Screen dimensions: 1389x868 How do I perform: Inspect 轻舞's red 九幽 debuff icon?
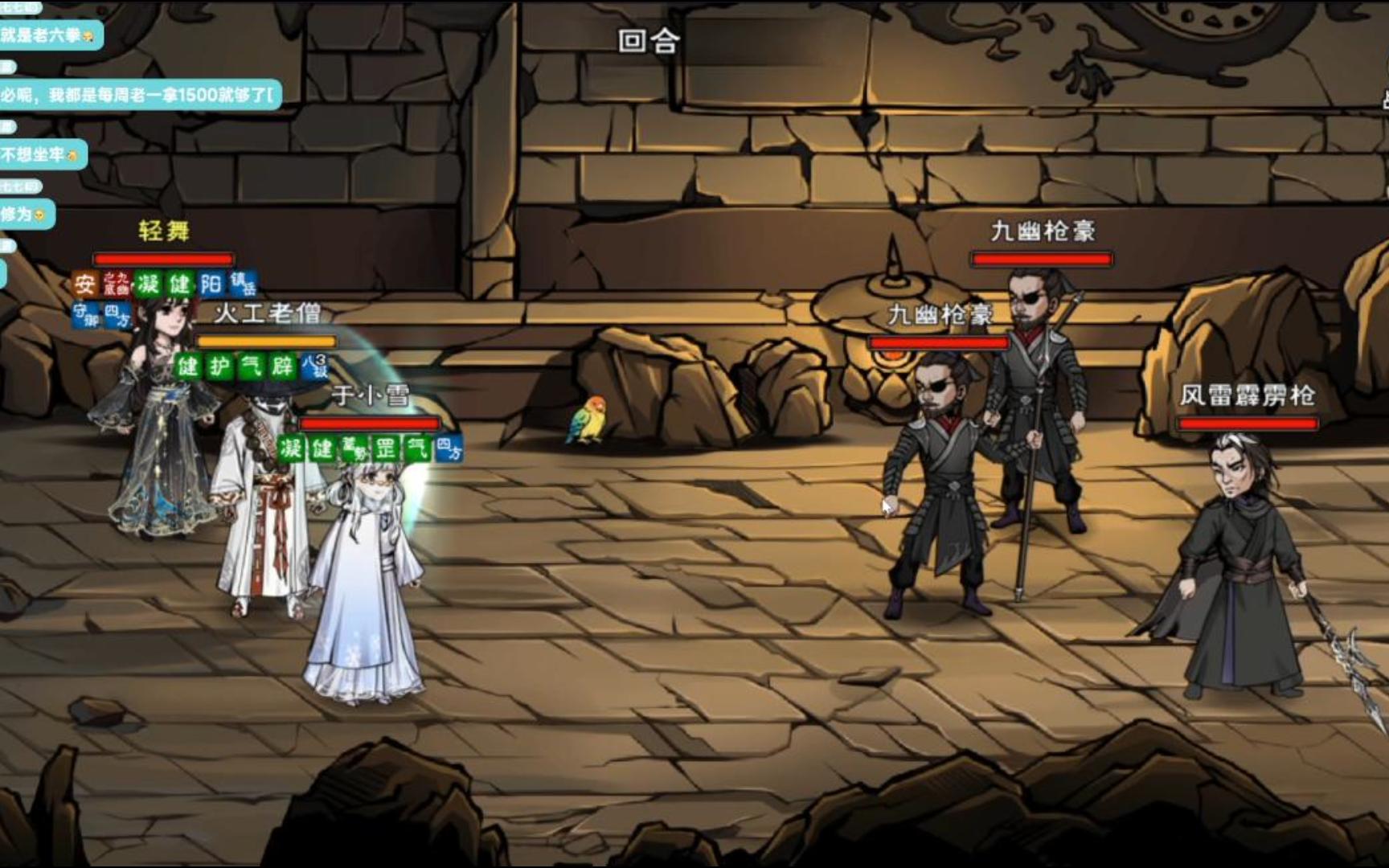pyautogui.click(x=117, y=284)
